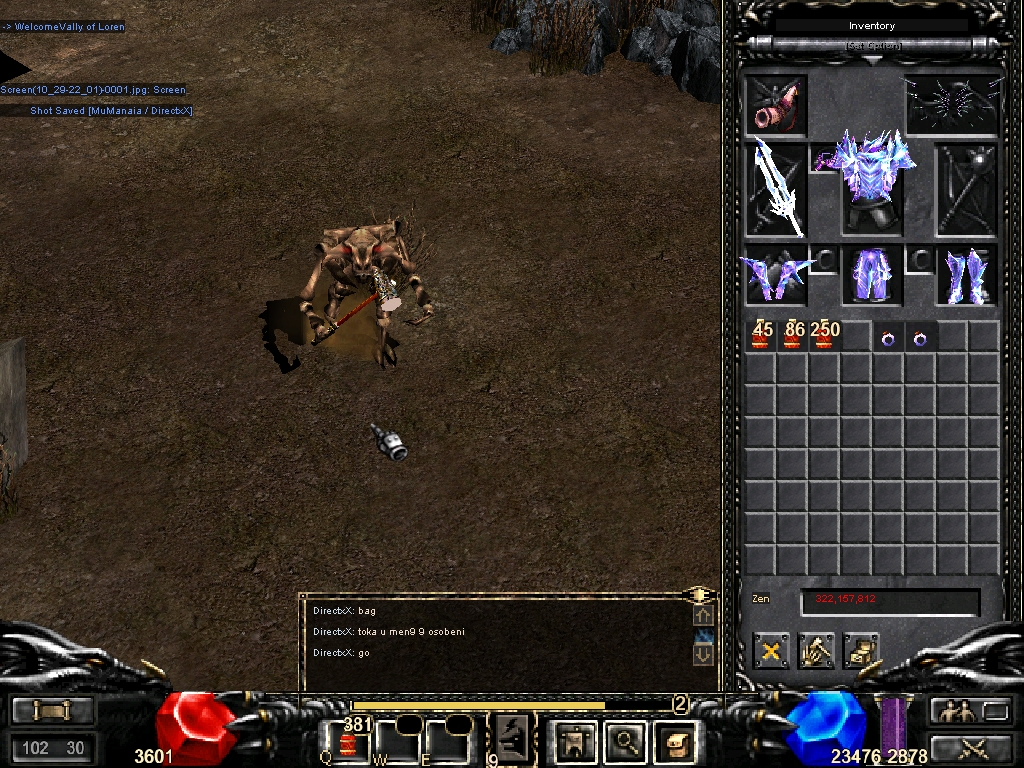Open the personal store chest button
The image size is (1024, 768).
(861, 651)
